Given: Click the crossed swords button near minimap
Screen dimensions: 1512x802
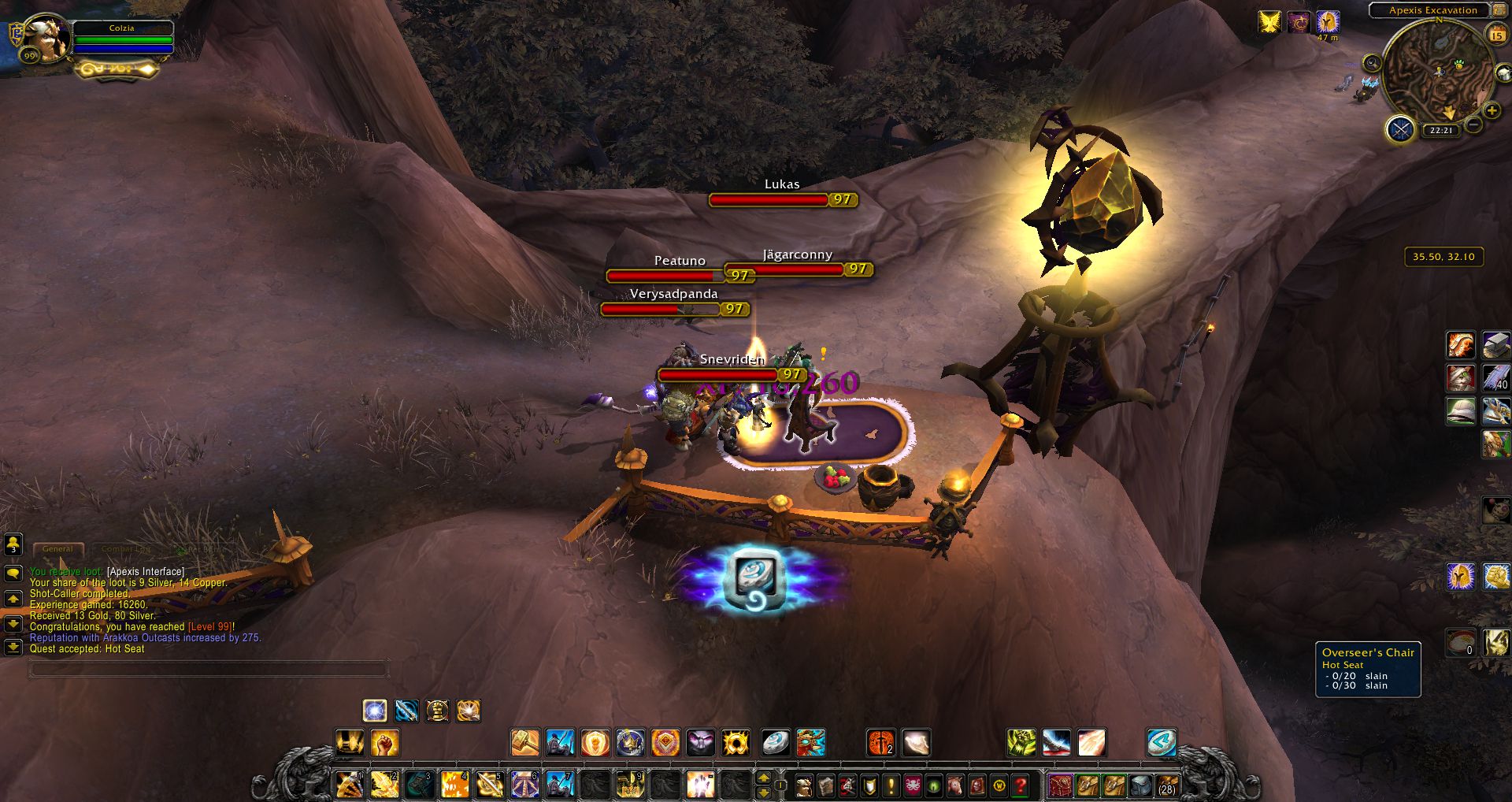Looking at the screenshot, I should (x=1400, y=128).
